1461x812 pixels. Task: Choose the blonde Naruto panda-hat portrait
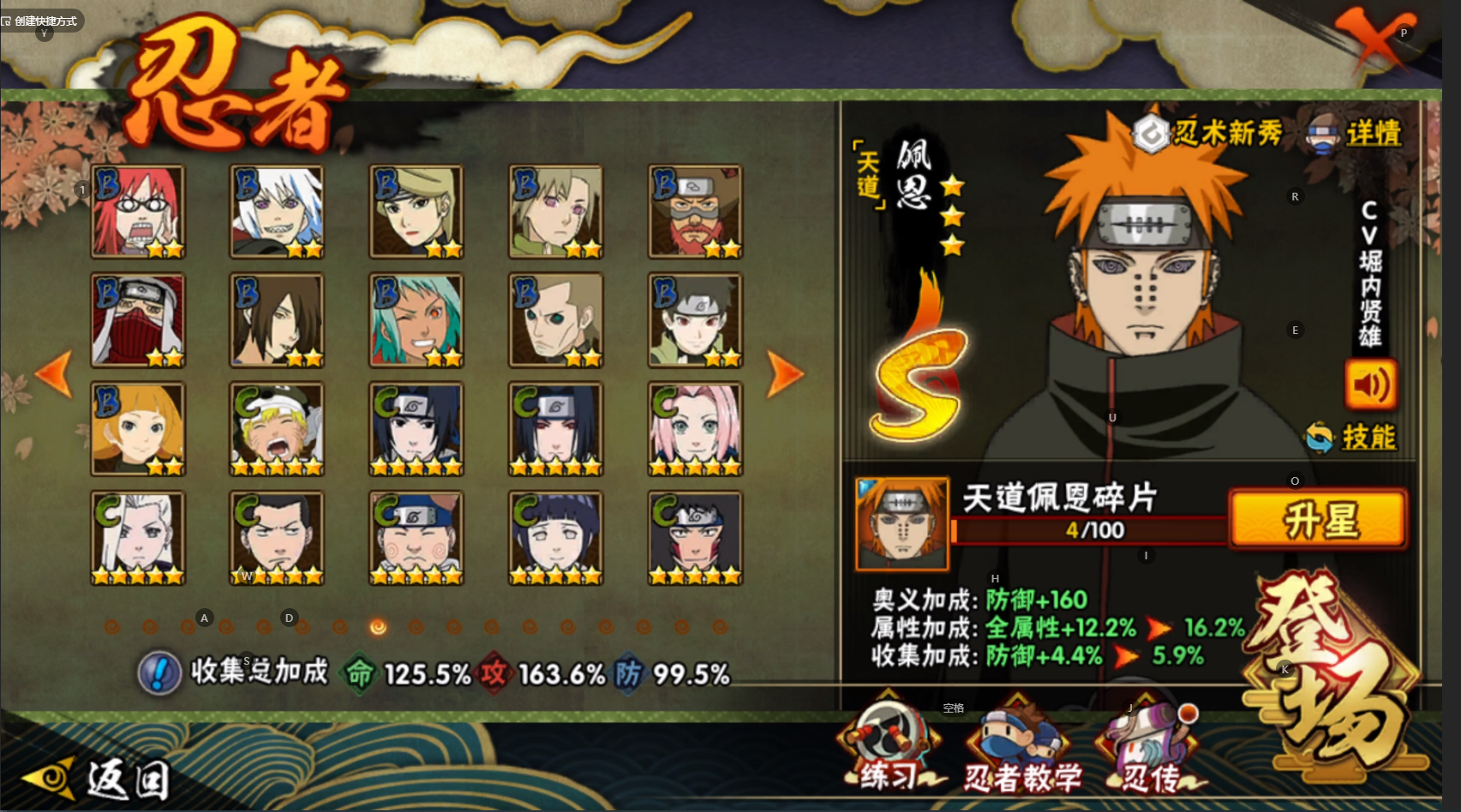(277, 429)
